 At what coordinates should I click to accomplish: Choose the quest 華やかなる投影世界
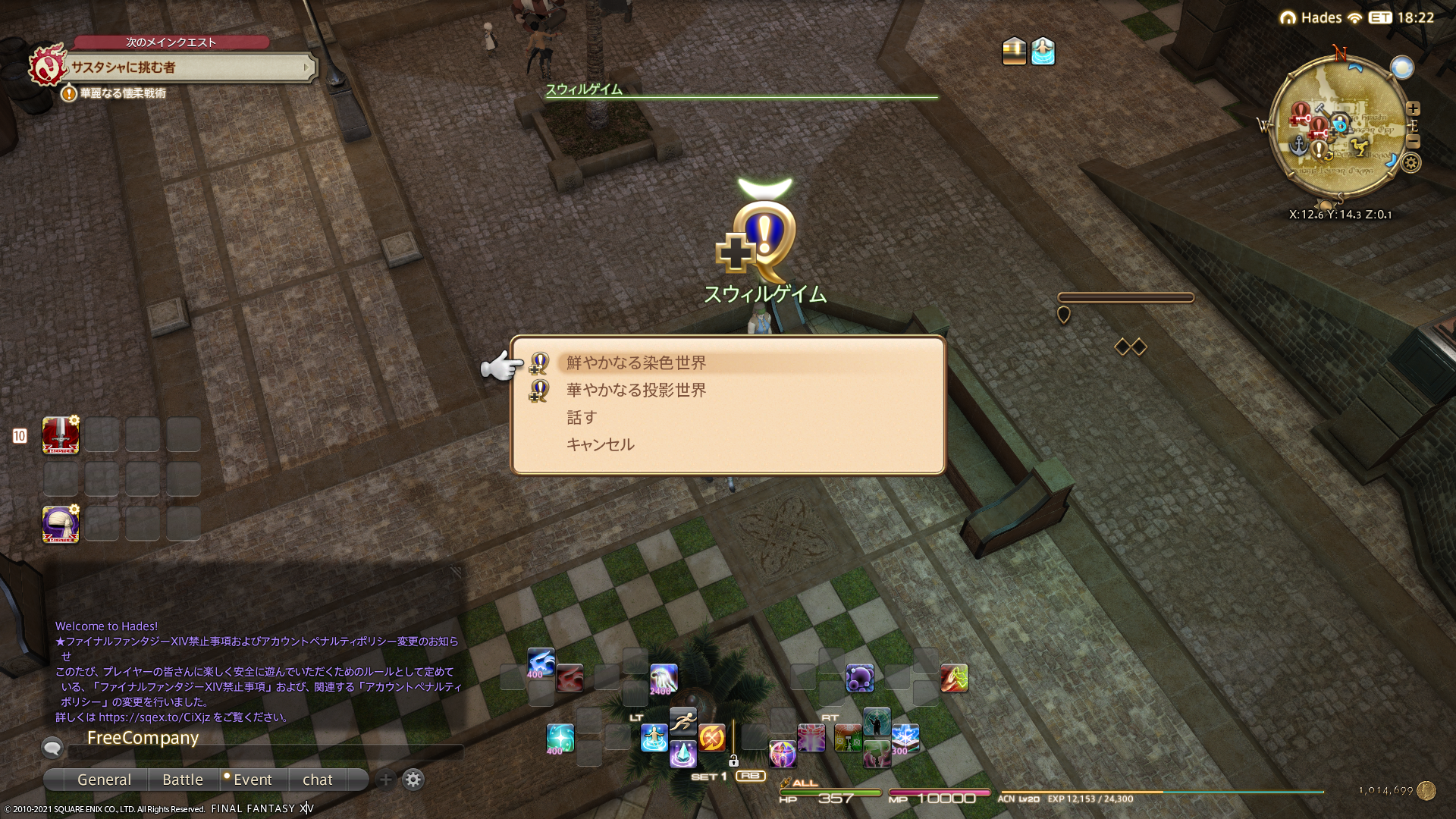(635, 391)
